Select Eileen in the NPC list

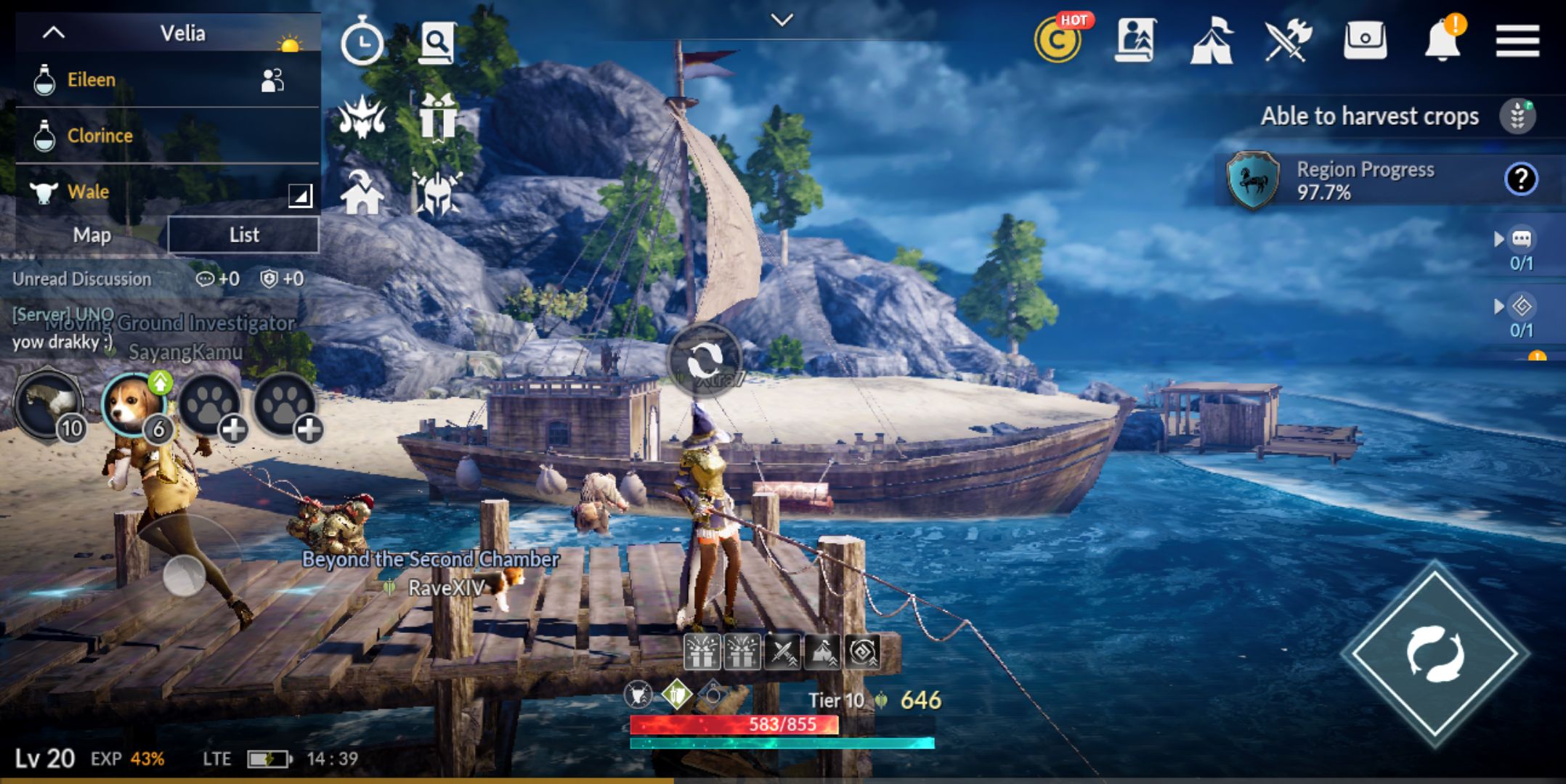coord(92,80)
